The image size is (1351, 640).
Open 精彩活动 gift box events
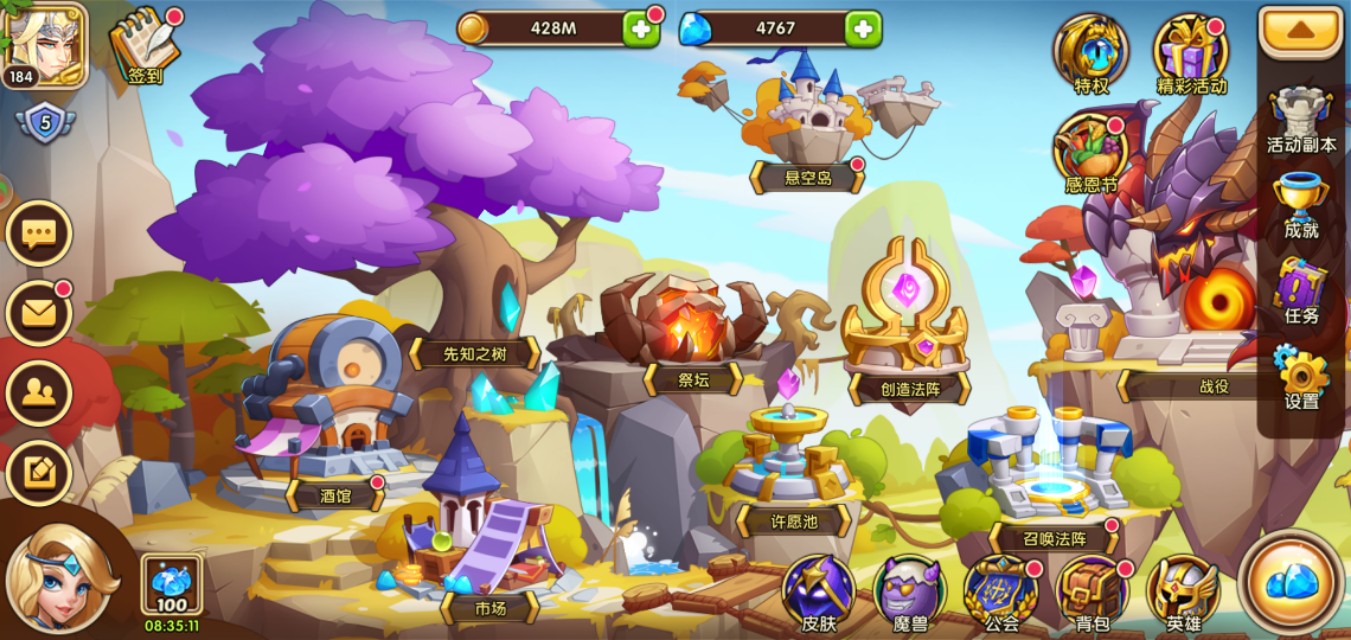(1190, 52)
